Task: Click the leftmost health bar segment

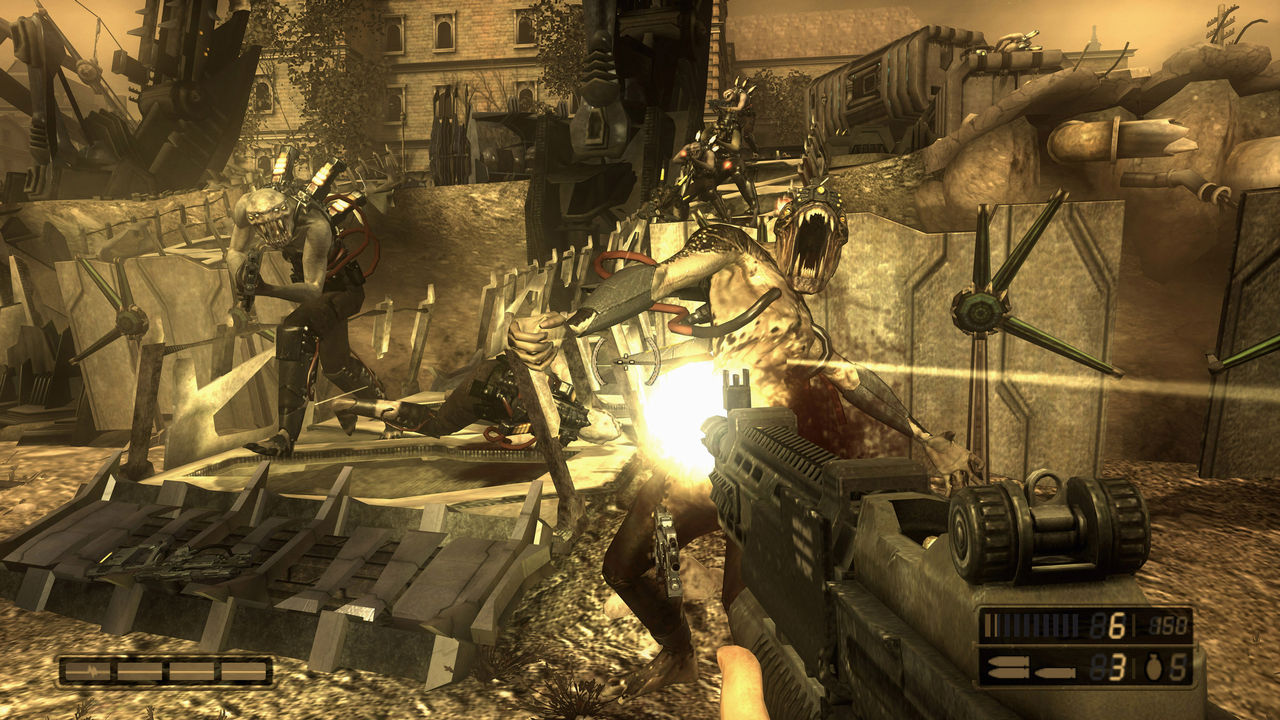Action: click(86, 671)
